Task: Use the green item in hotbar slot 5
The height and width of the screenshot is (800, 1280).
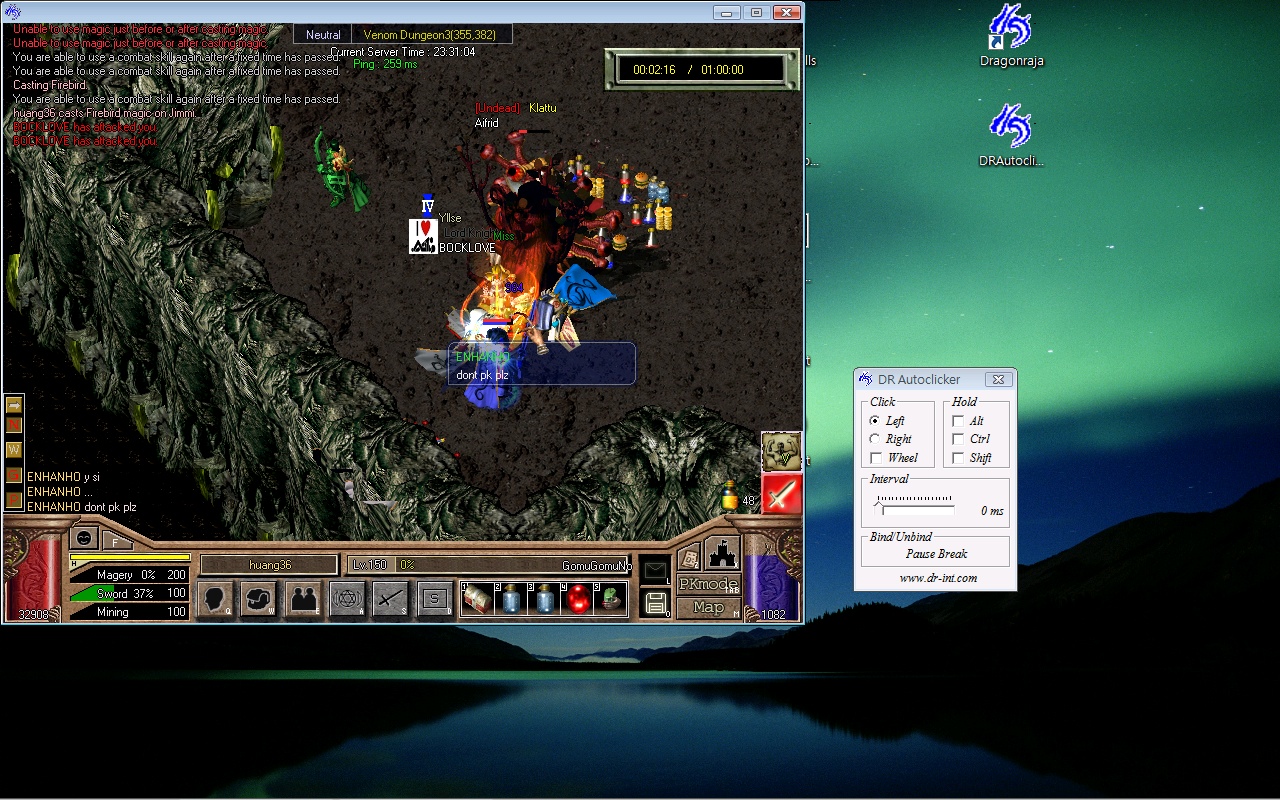Action: (610, 599)
